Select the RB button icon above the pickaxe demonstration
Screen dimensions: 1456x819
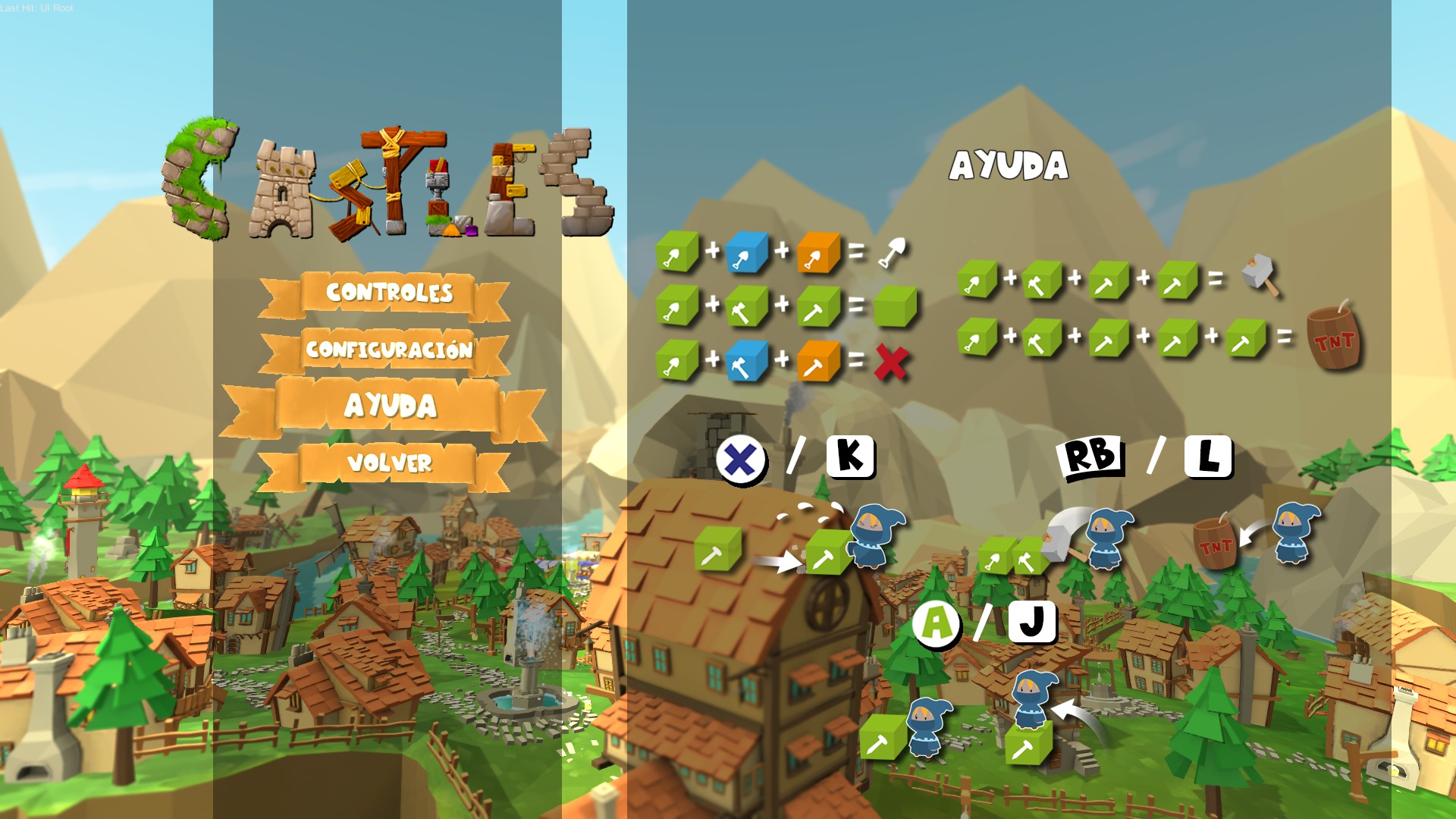[x=1088, y=455]
